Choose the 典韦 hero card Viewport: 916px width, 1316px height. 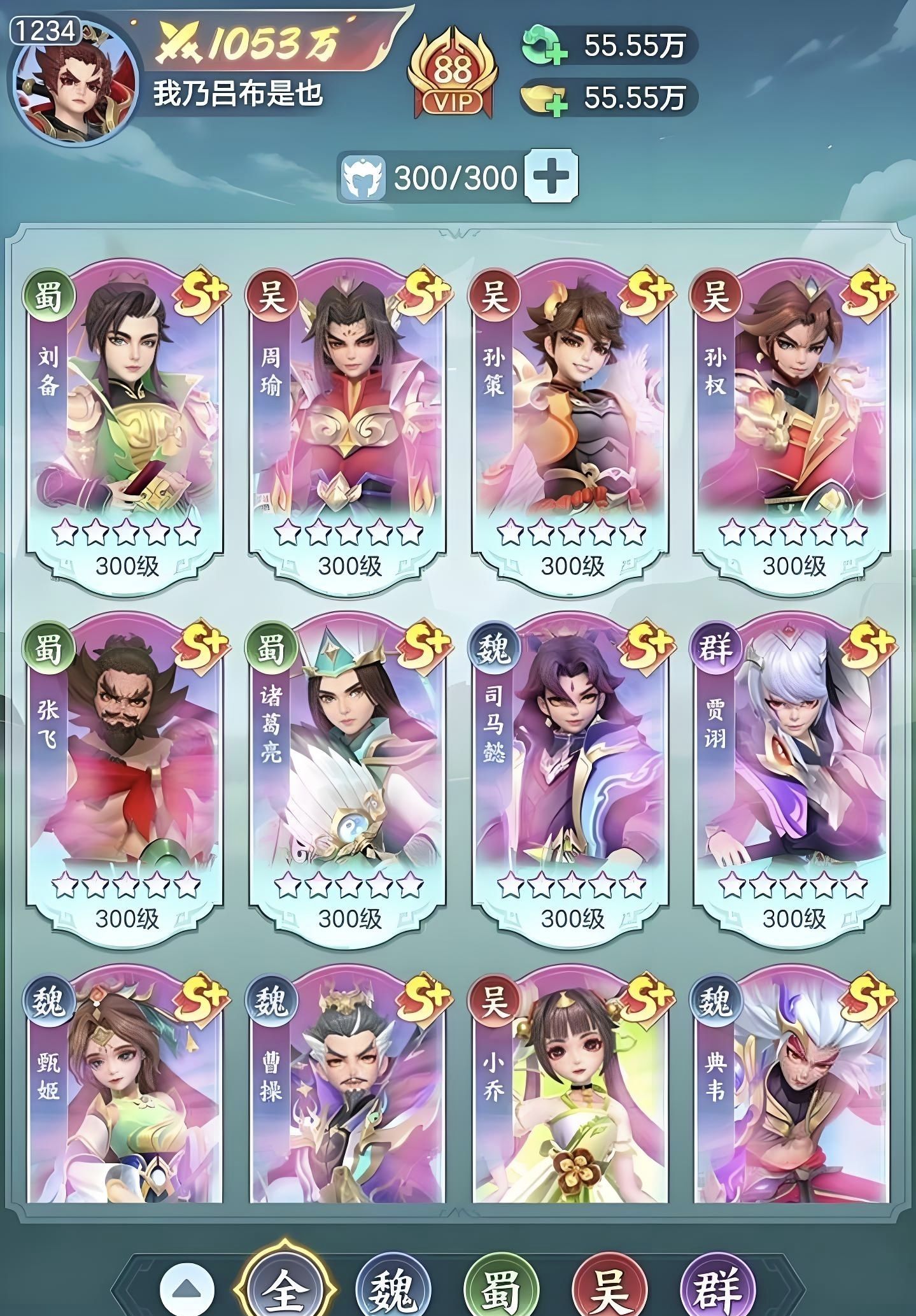793,1089
